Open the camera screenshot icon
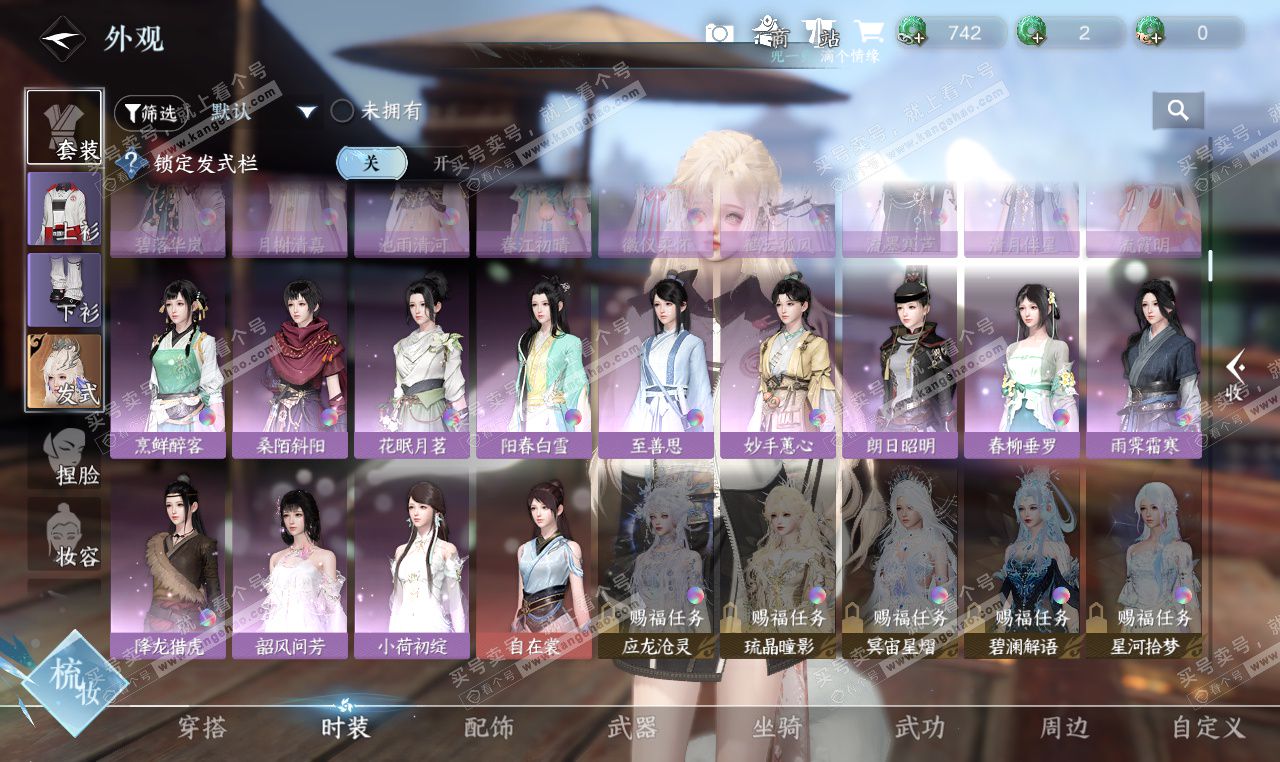 coord(719,33)
